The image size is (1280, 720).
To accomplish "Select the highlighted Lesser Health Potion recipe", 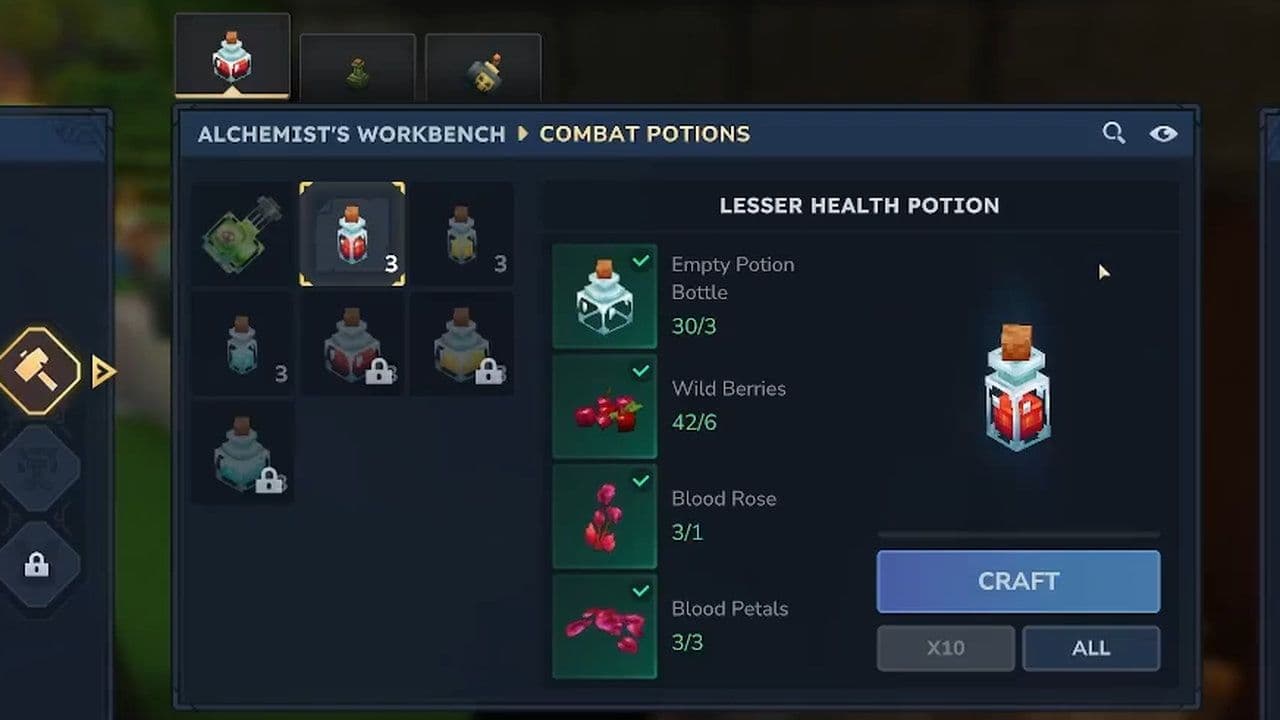I will coord(352,234).
